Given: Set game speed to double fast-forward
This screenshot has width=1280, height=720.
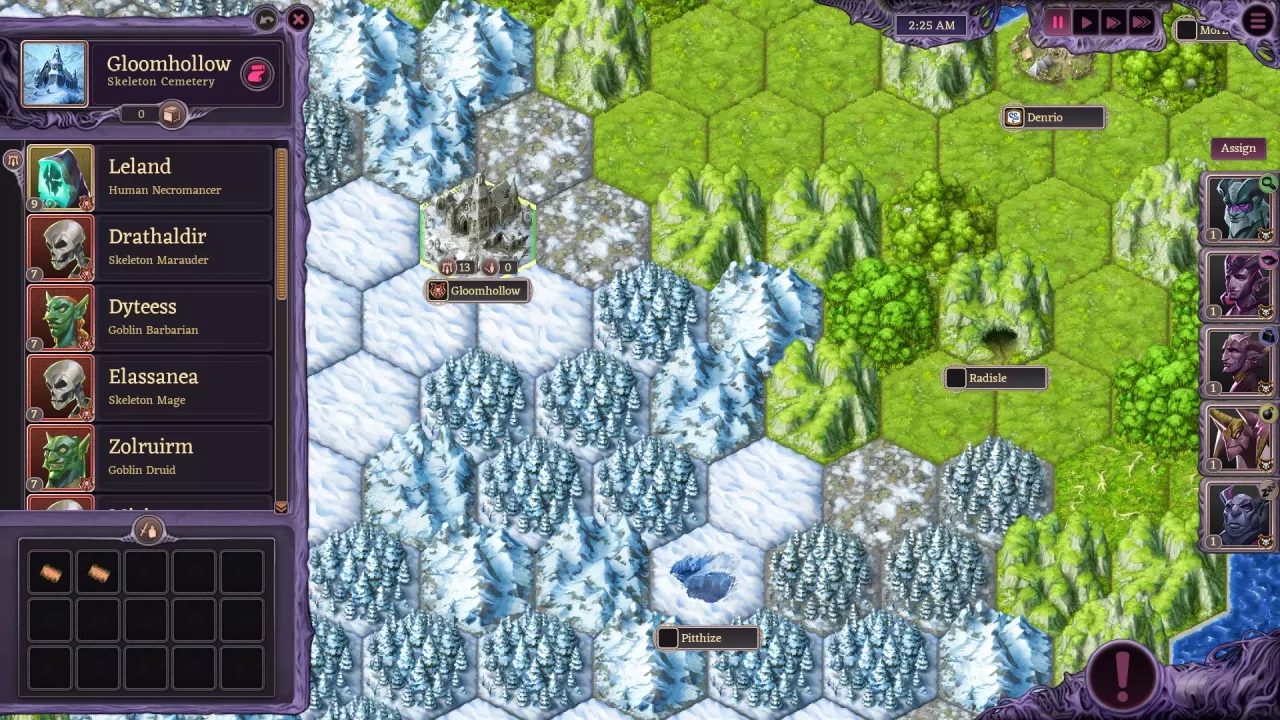Looking at the screenshot, I should tap(1112, 22).
